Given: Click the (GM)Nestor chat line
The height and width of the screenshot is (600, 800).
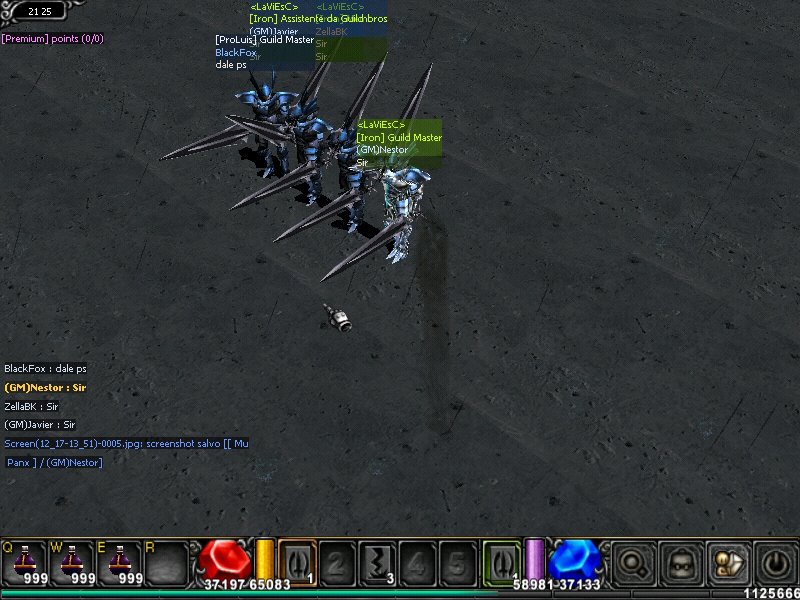Looking at the screenshot, I should [45, 387].
